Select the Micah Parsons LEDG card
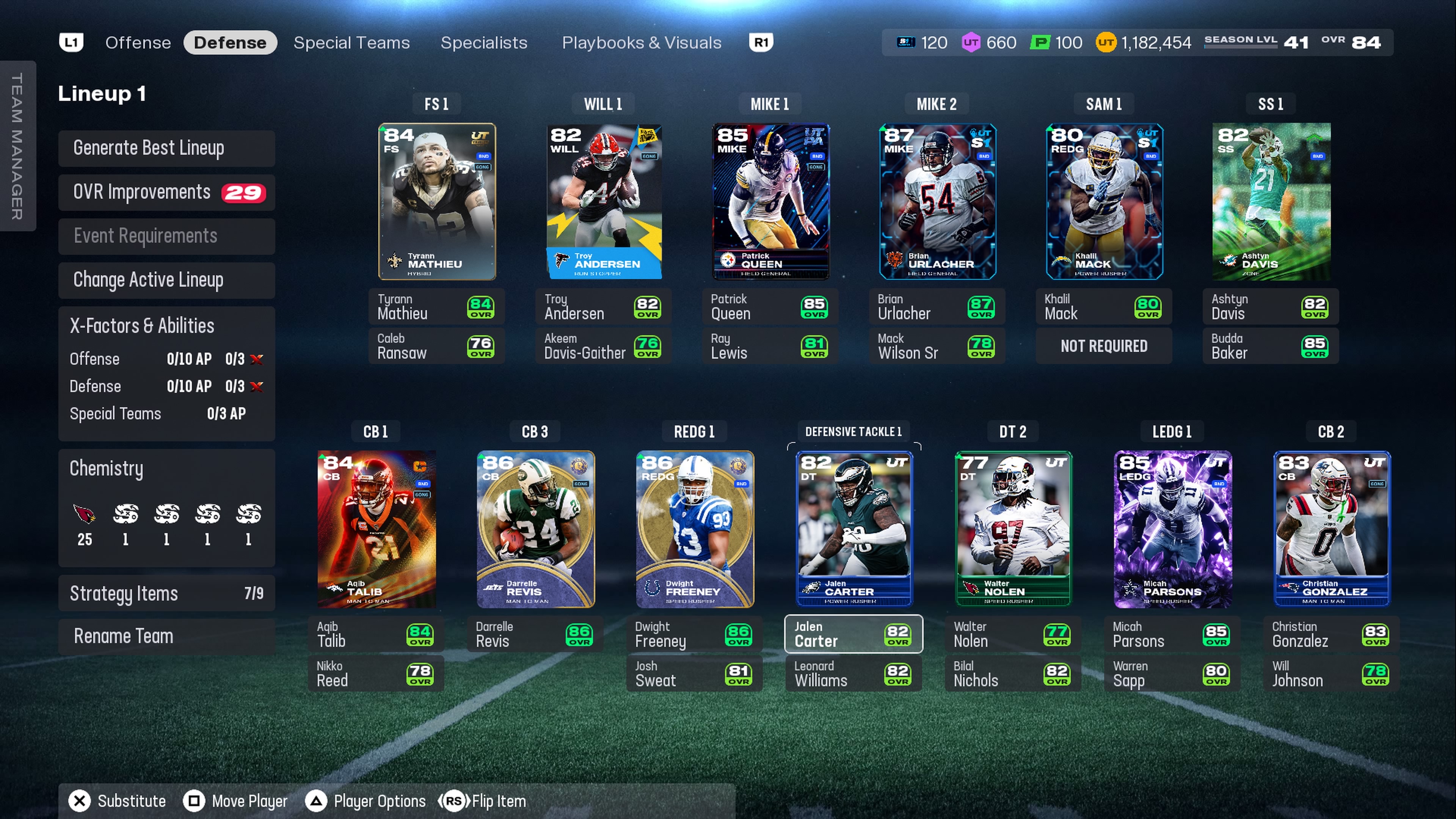The image size is (1456, 819). (x=1172, y=529)
